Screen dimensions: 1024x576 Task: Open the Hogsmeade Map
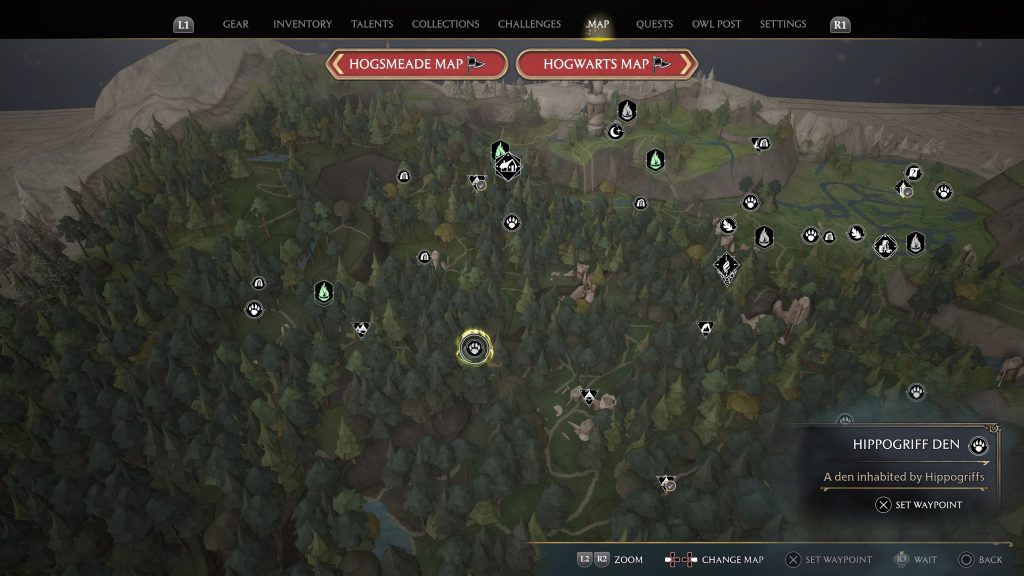pyautogui.click(x=416, y=64)
